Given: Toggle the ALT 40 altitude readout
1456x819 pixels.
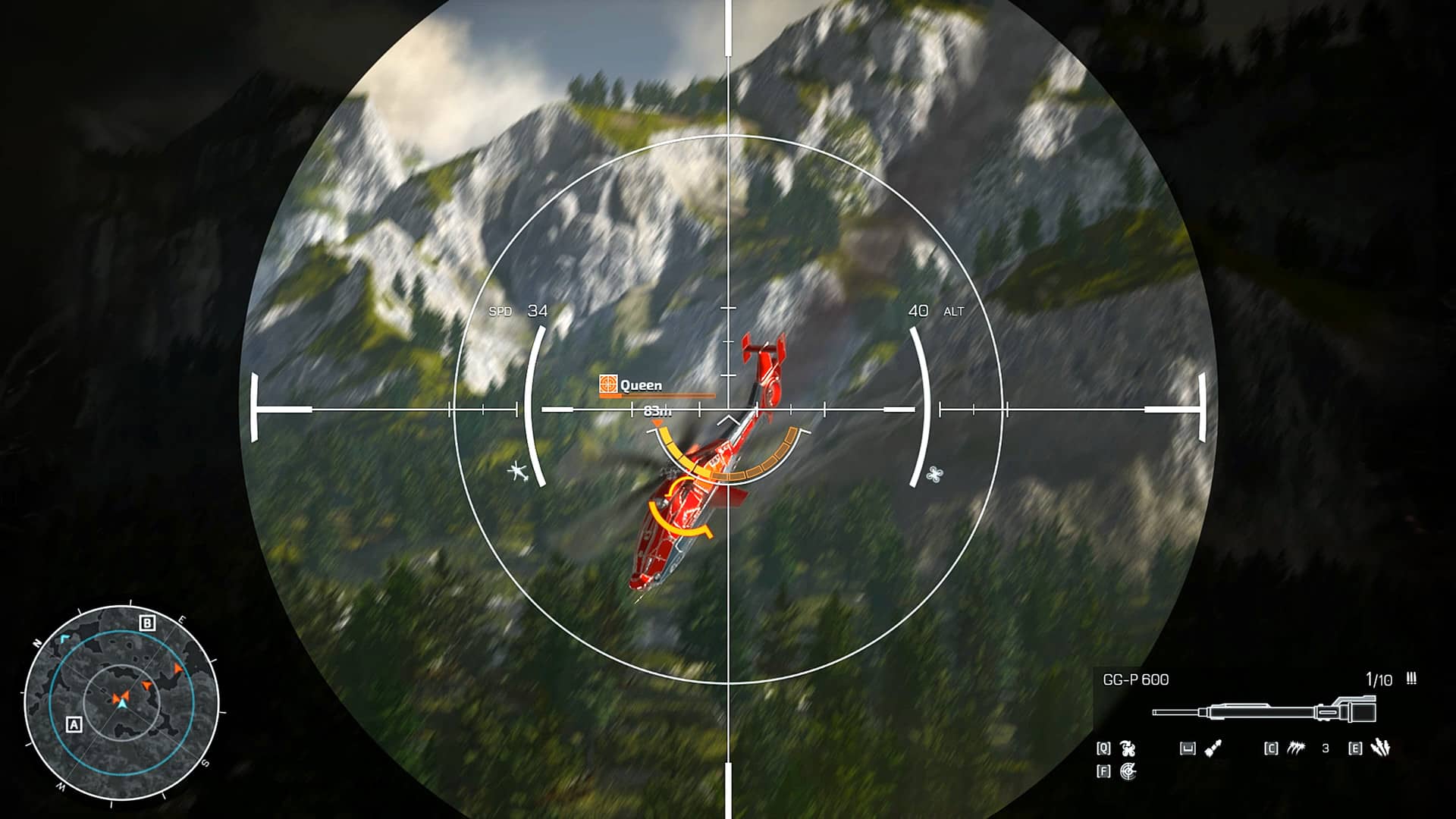Looking at the screenshot, I should (935, 310).
